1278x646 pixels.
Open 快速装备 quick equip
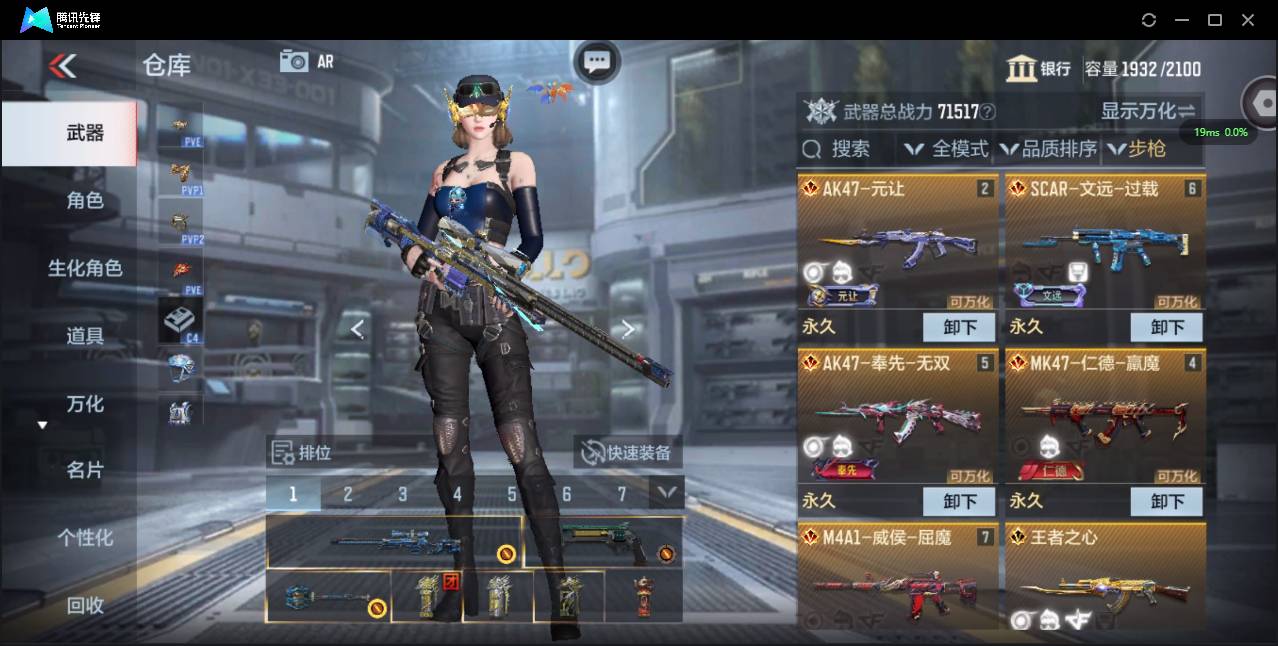click(628, 453)
